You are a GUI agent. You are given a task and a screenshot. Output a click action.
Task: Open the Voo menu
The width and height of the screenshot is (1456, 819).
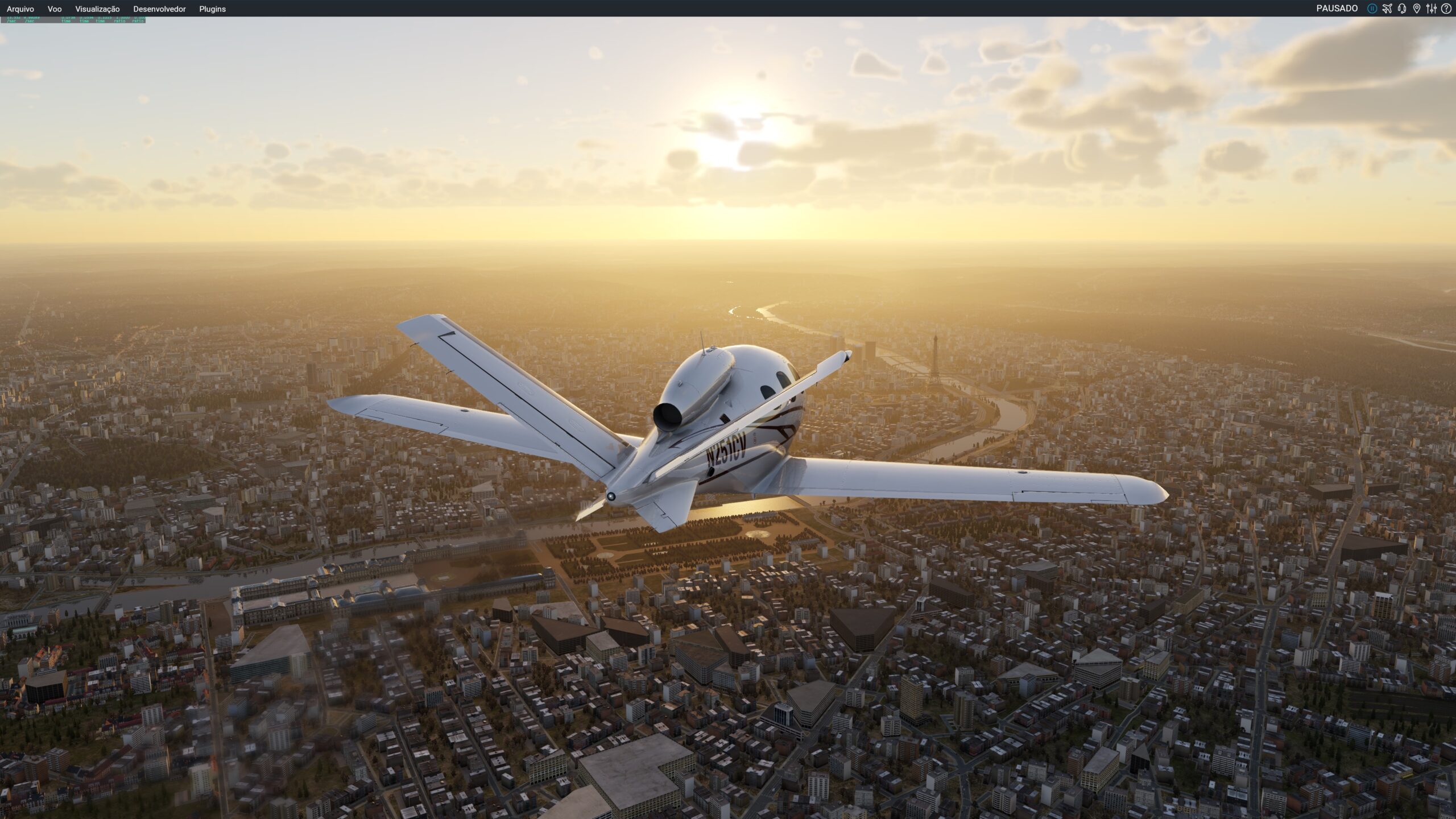click(55, 9)
